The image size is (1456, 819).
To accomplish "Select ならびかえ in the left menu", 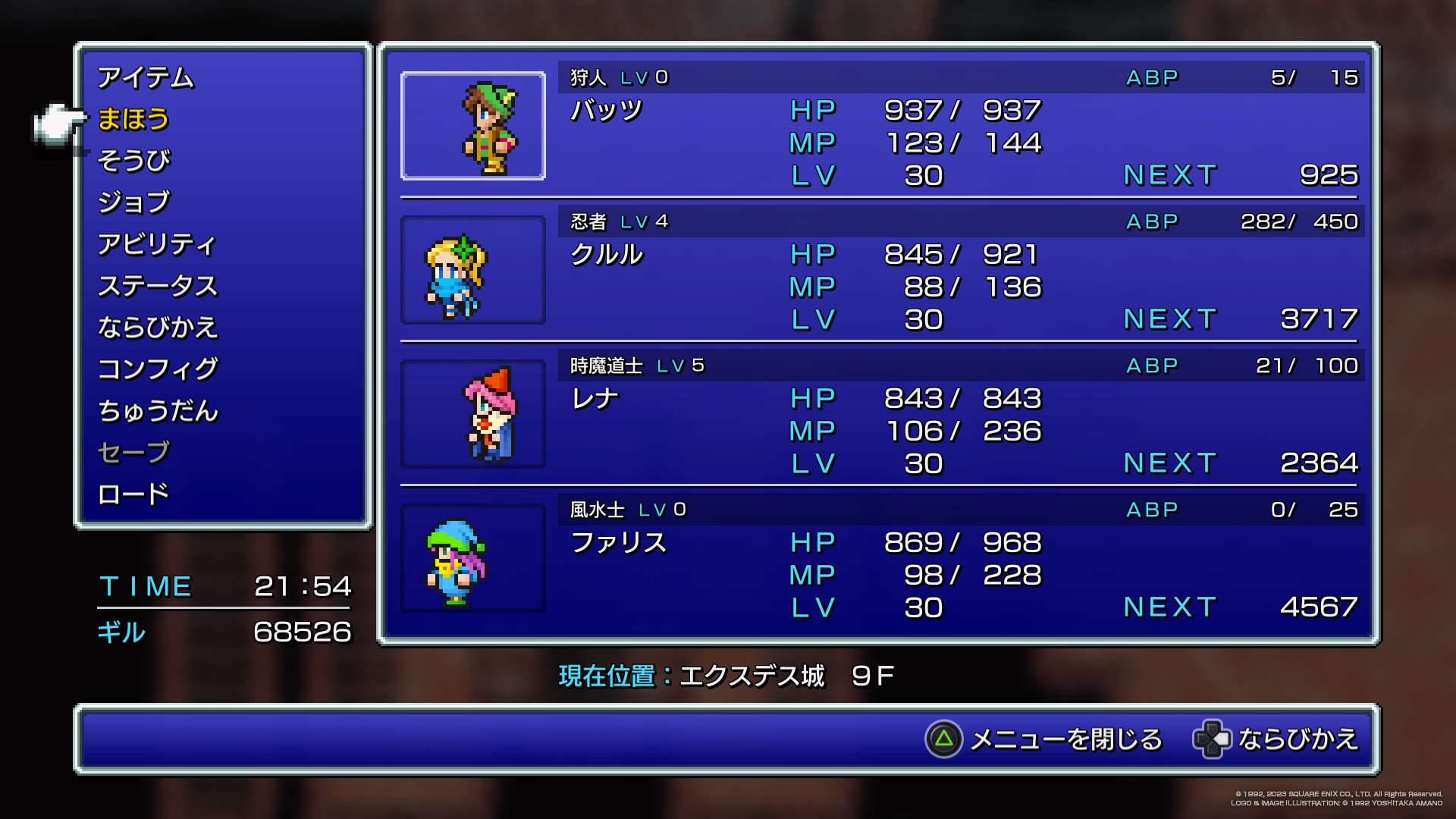I will [157, 328].
